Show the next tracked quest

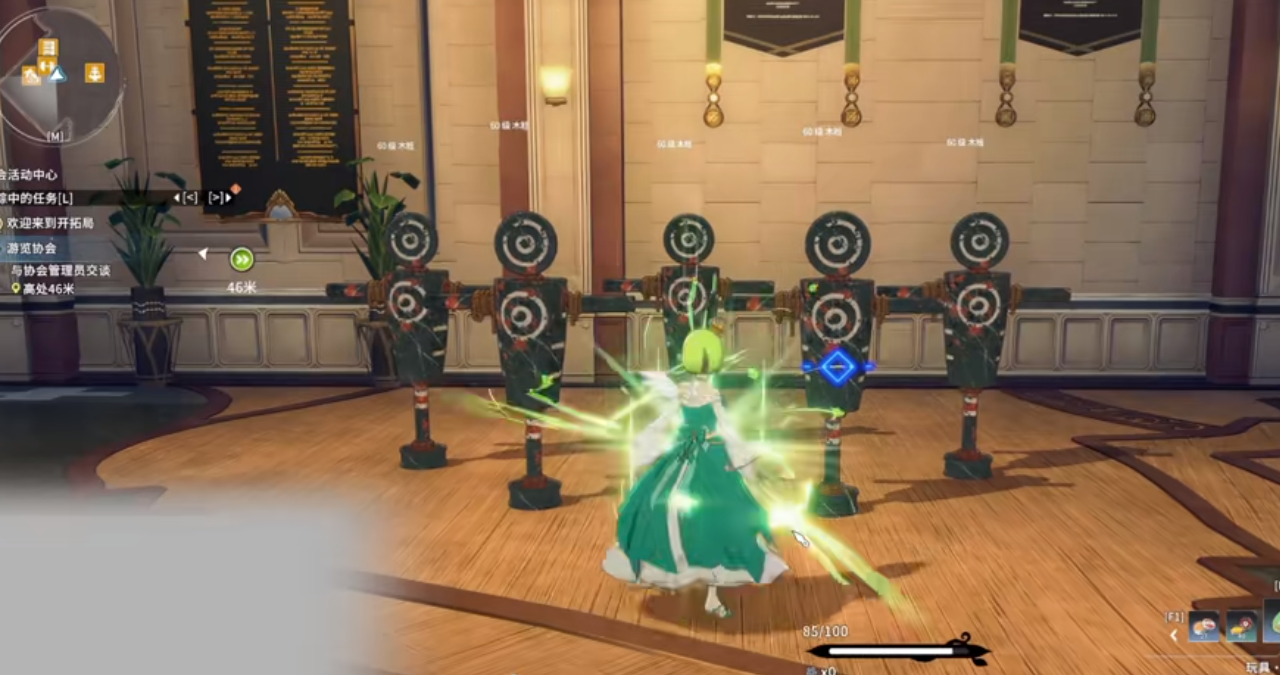(x=218, y=198)
